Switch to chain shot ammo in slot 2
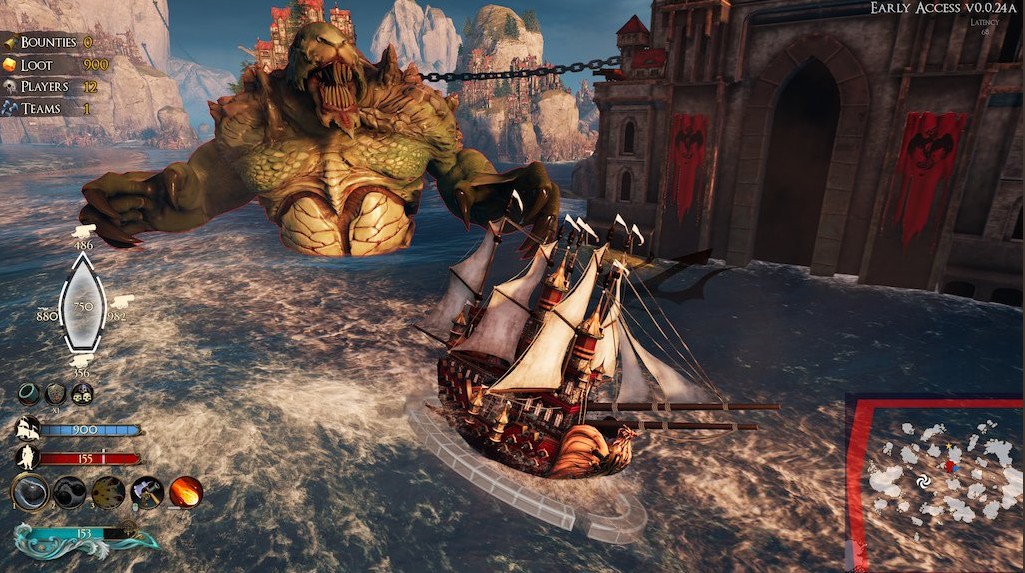The height and width of the screenshot is (573, 1025). (69, 492)
